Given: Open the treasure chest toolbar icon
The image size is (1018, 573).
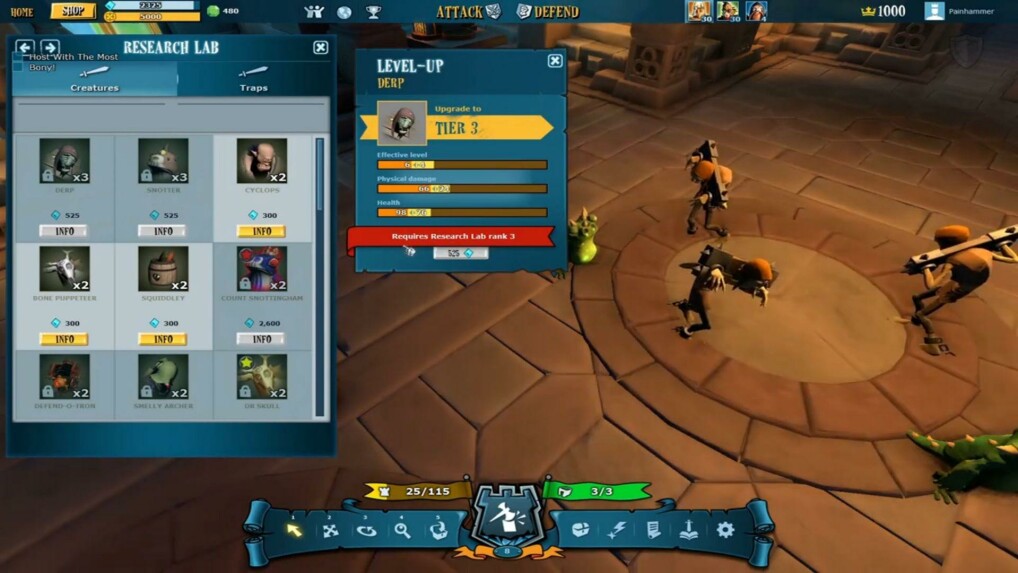Looking at the screenshot, I should tap(580, 529).
